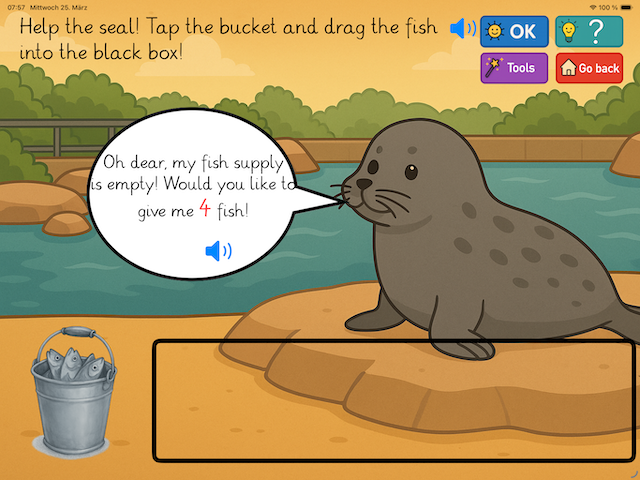The height and width of the screenshot is (480, 640).
Task: Confirm the answer with the OK button
Action: coord(513,31)
